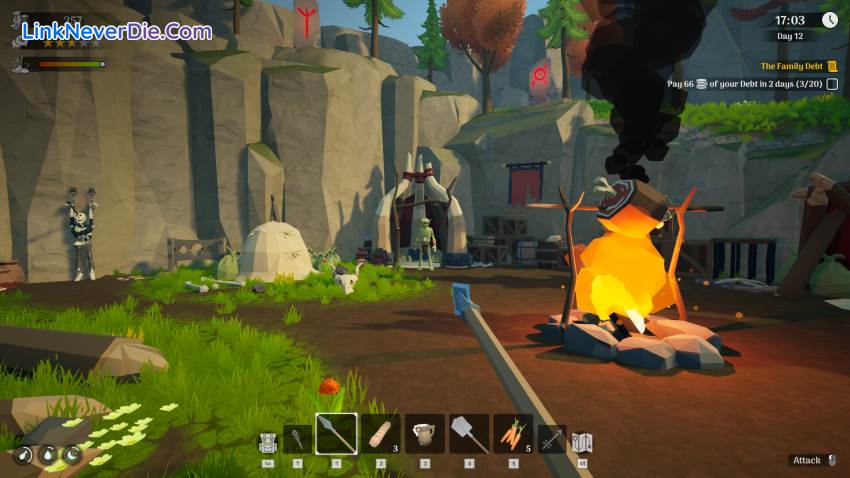
Task: Select the torch slot in the hotbar
Action: (x=298, y=438)
